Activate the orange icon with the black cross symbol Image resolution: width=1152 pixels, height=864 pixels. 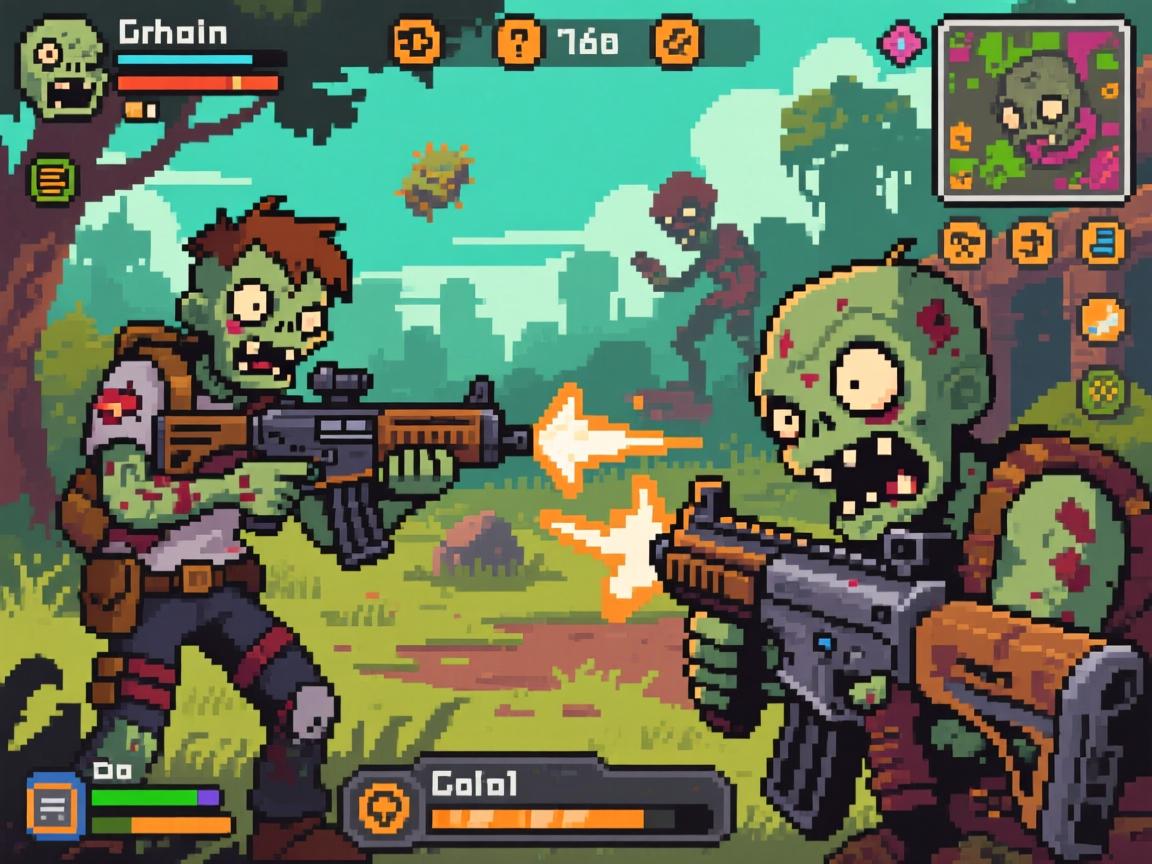coord(1032,242)
